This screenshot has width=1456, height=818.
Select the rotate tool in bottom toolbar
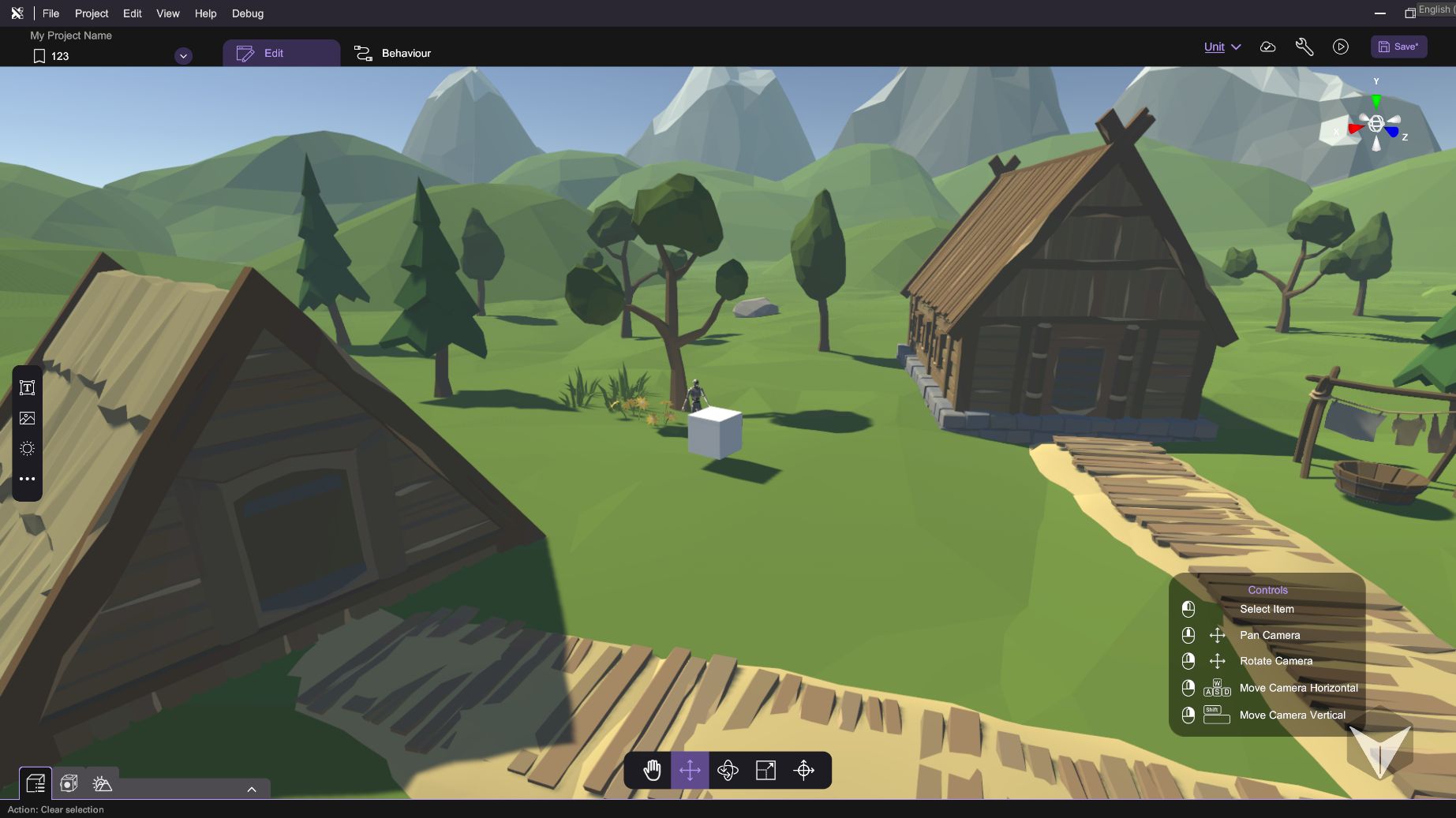(728, 770)
